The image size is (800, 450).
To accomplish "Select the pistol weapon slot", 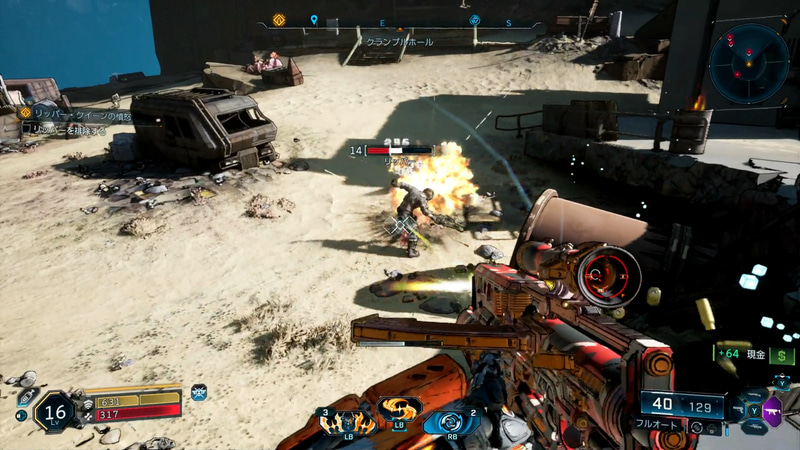I will [x=735, y=409].
